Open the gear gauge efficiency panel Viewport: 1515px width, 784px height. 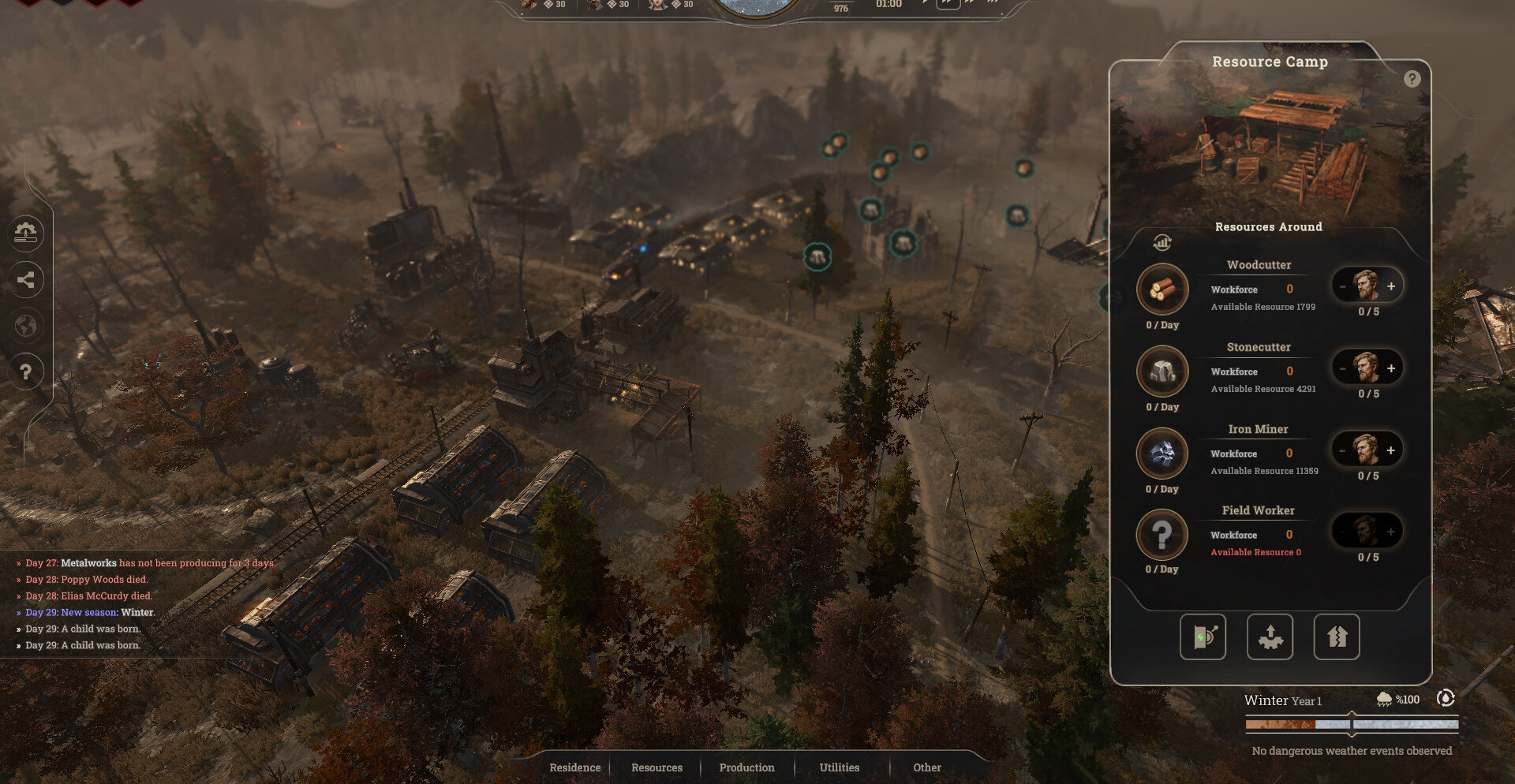[25, 233]
